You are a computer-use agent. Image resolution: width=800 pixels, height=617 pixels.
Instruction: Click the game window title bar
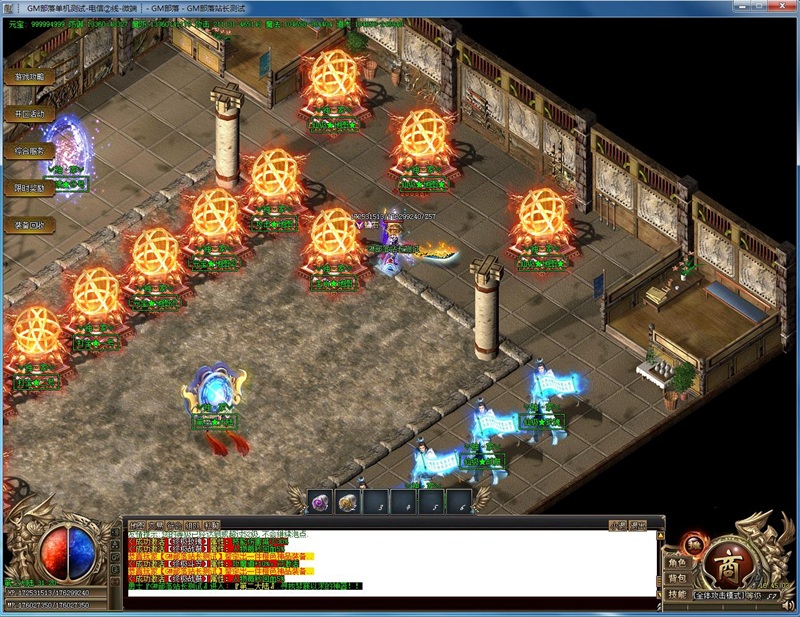pyautogui.click(x=400, y=7)
